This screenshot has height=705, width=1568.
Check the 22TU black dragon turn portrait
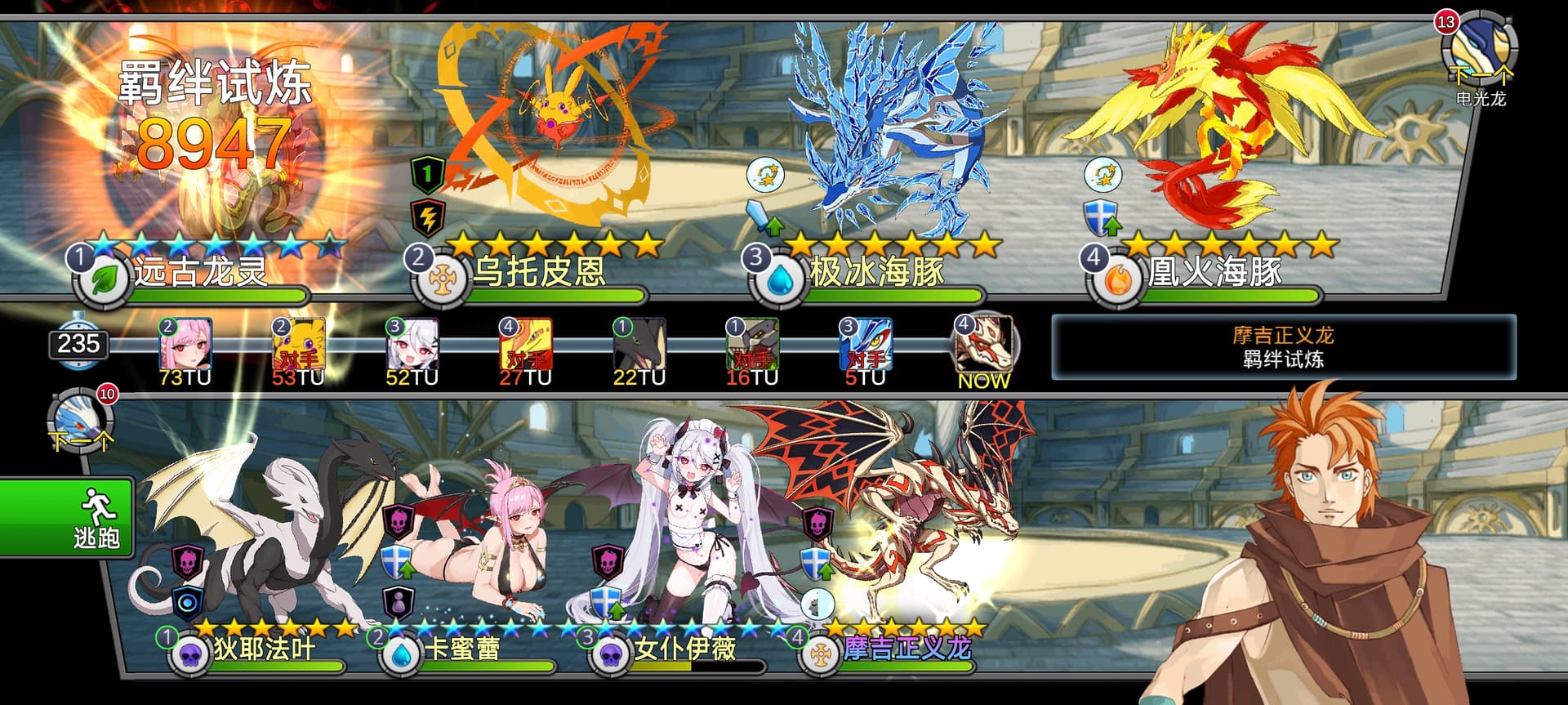(639, 344)
